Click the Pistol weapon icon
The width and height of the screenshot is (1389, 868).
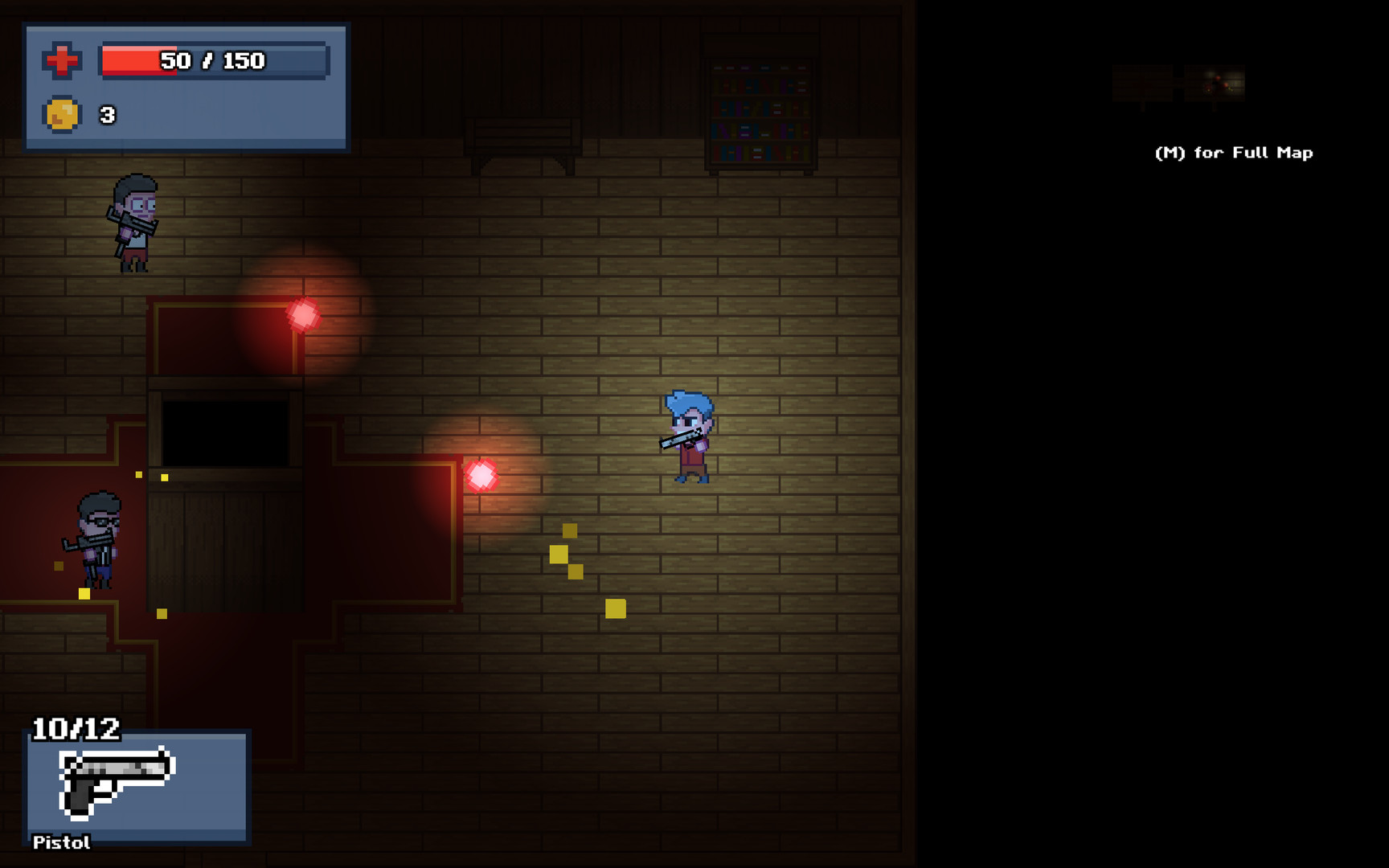tap(117, 782)
